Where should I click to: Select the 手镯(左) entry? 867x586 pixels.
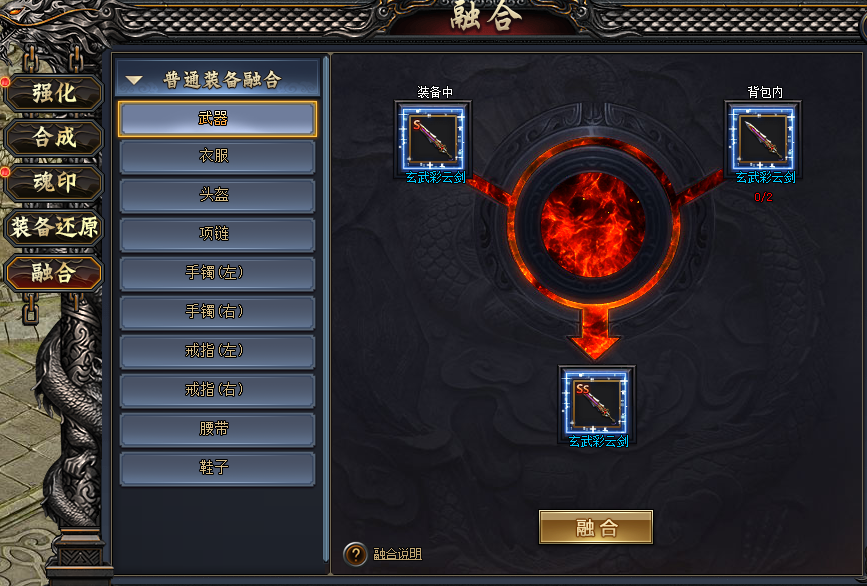point(217,273)
